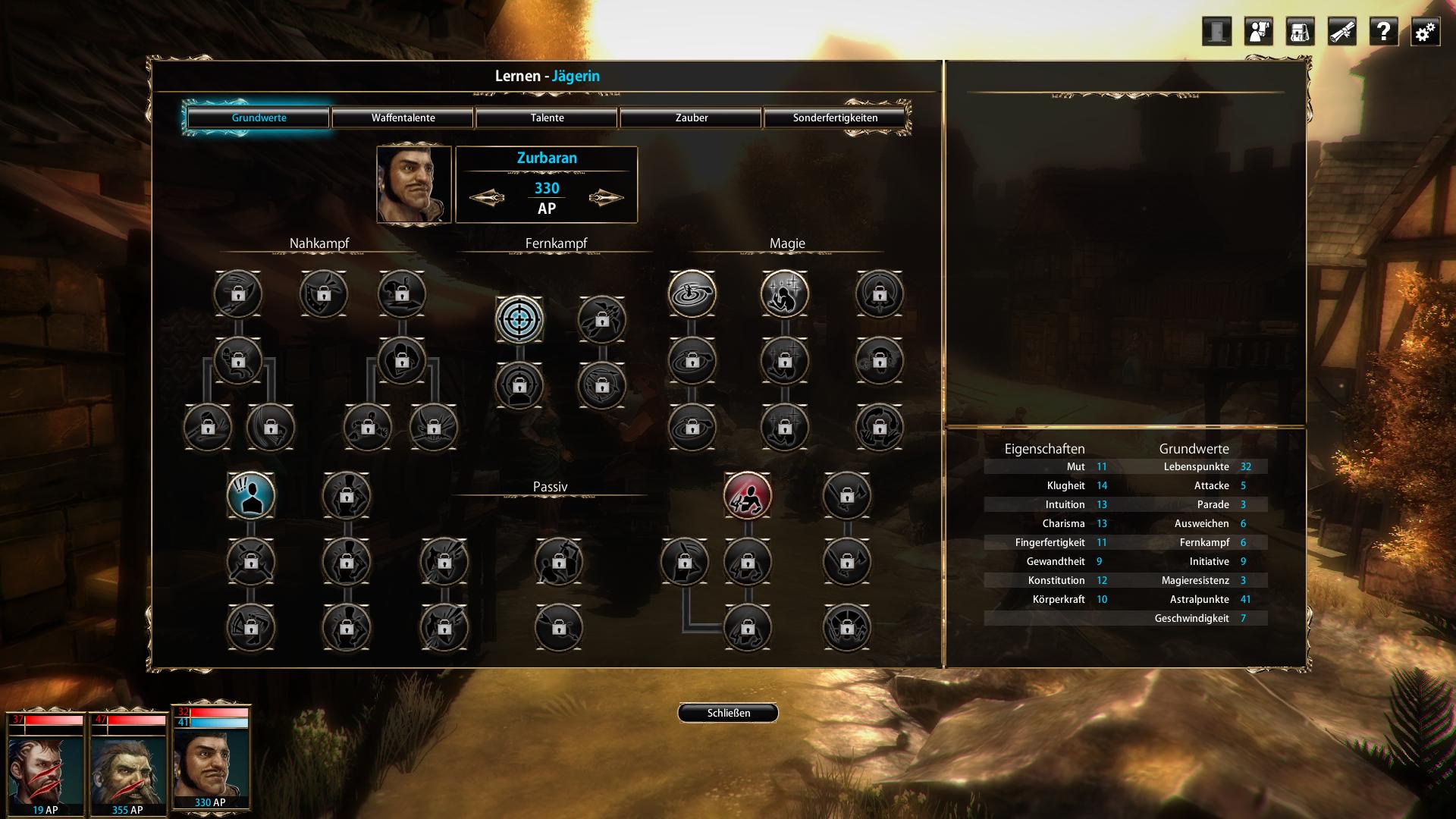Screen dimensions: 1456x819
Task: Open the settings gears menu
Action: click(x=1425, y=32)
